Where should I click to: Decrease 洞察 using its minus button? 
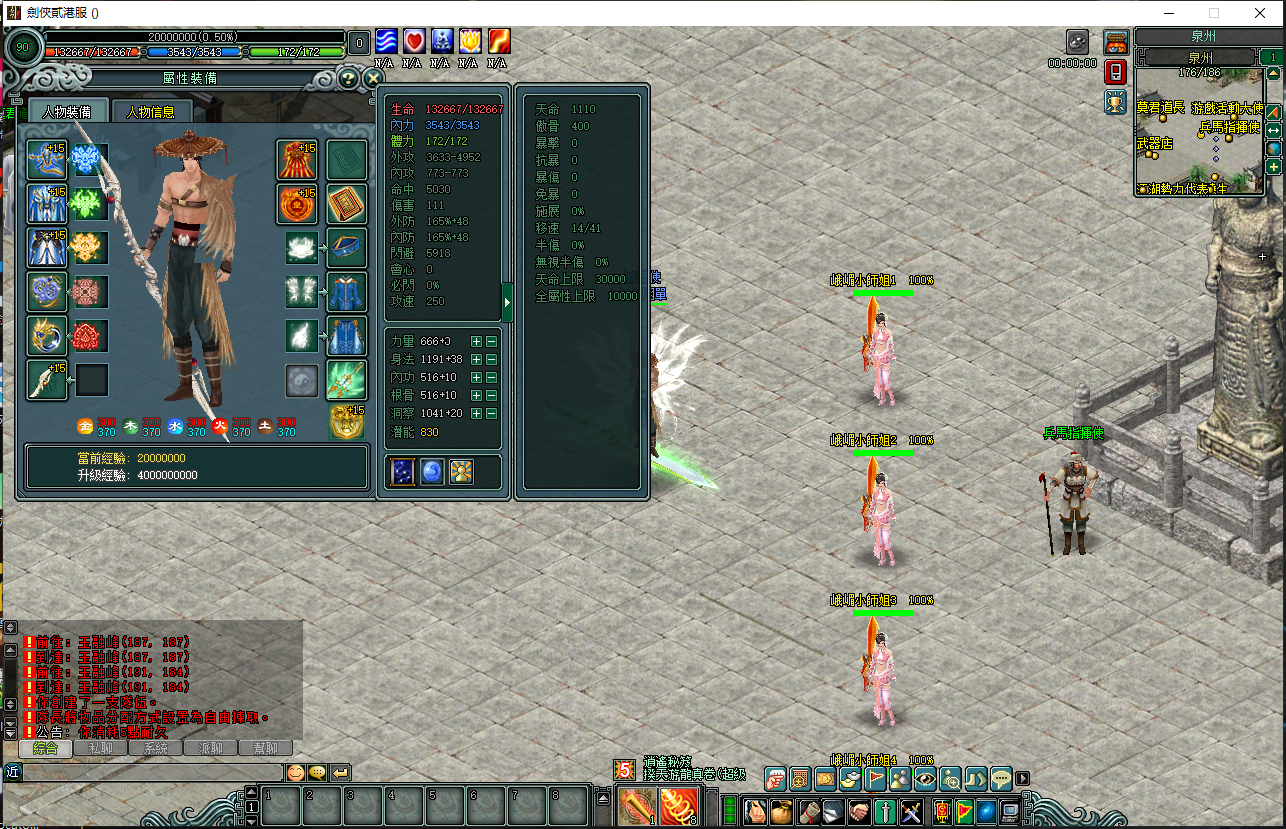pyautogui.click(x=491, y=414)
